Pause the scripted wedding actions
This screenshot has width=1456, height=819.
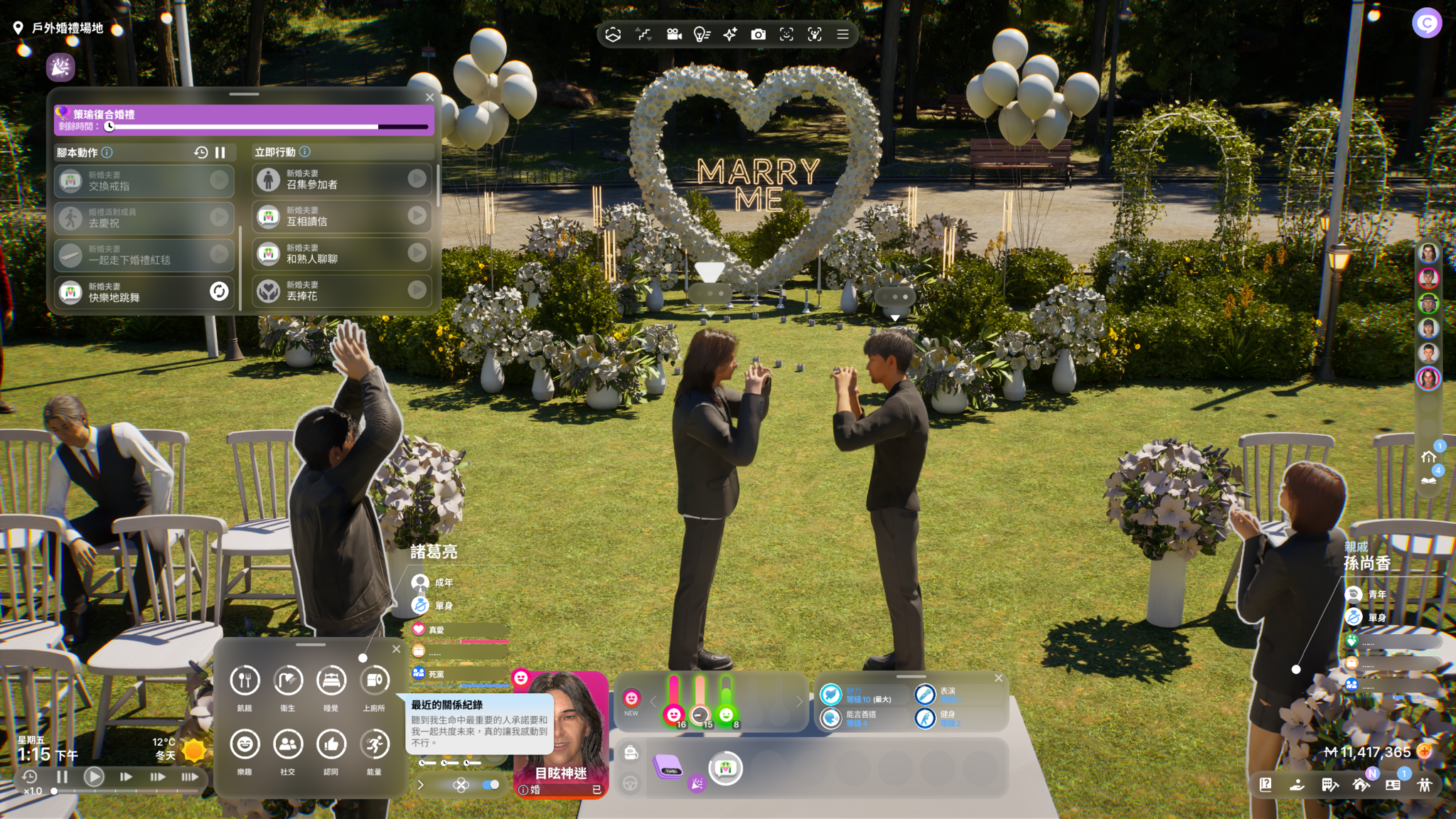point(220,152)
